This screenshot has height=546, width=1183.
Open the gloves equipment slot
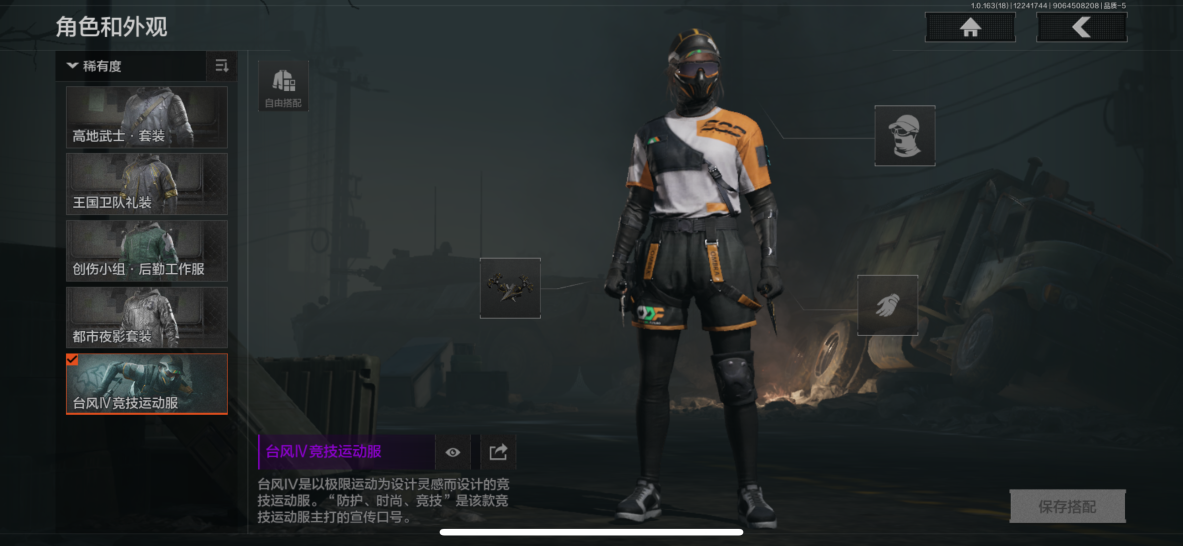coord(887,305)
